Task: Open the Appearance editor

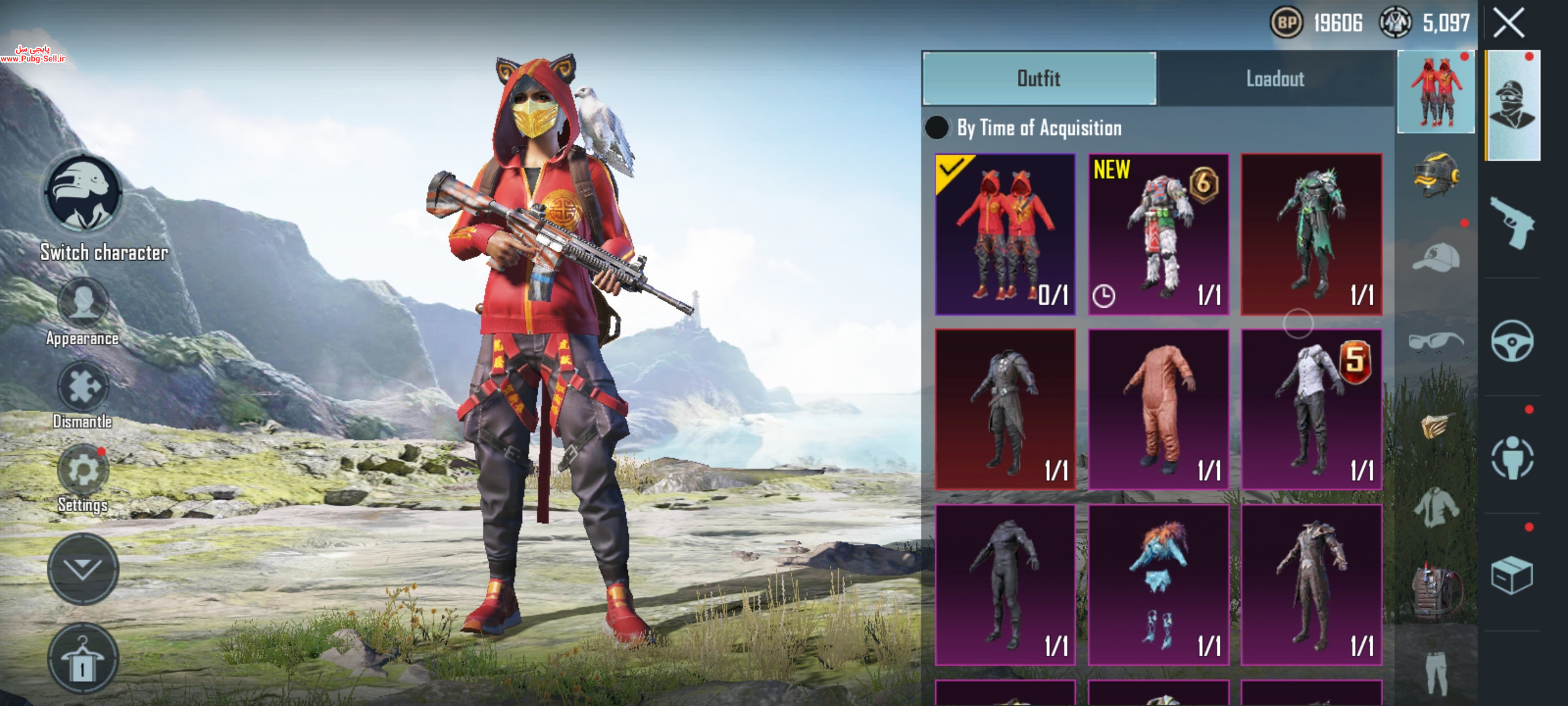Action: [83, 304]
